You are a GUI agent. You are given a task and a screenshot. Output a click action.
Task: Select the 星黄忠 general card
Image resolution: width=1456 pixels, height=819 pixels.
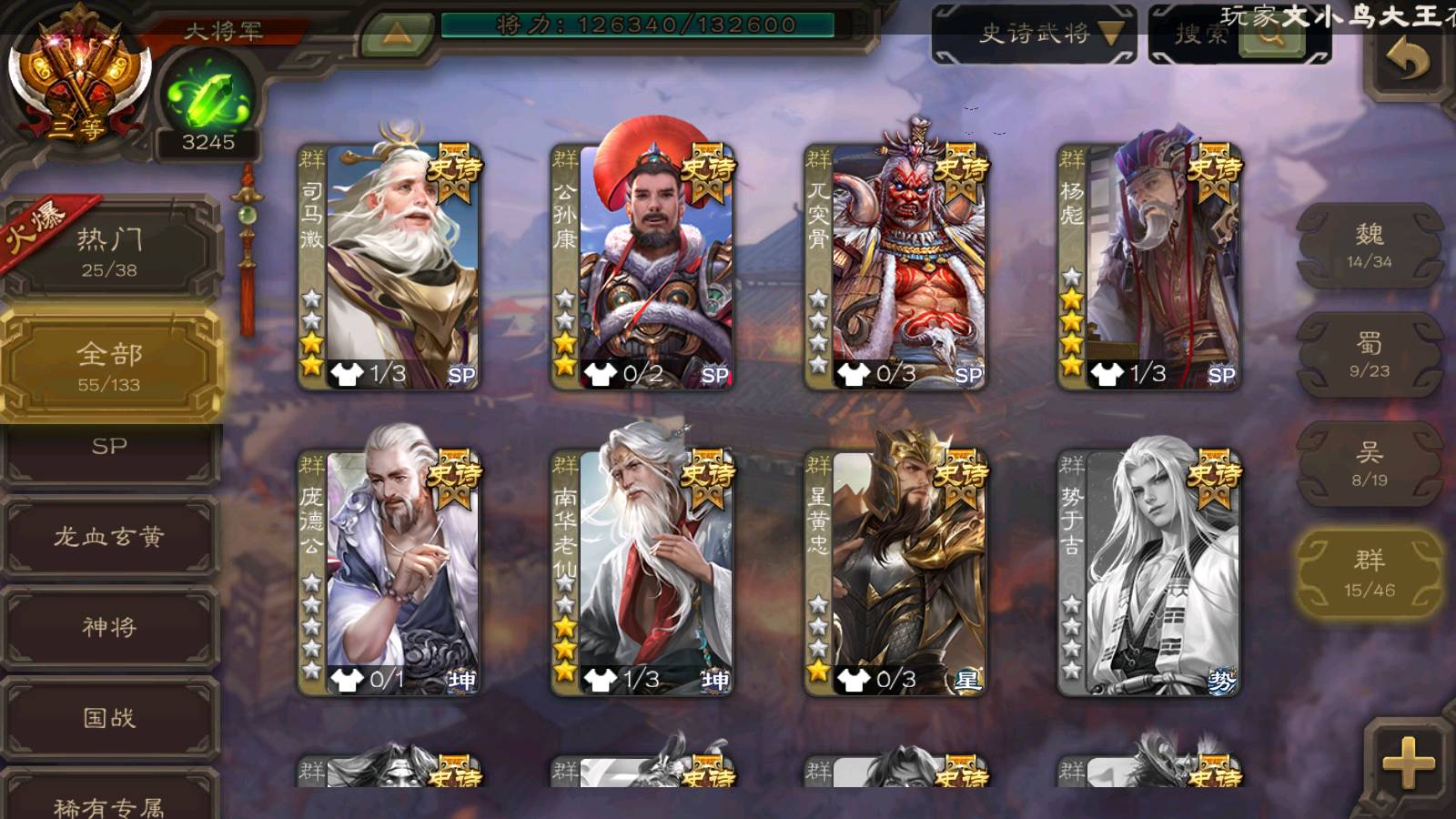895,572
